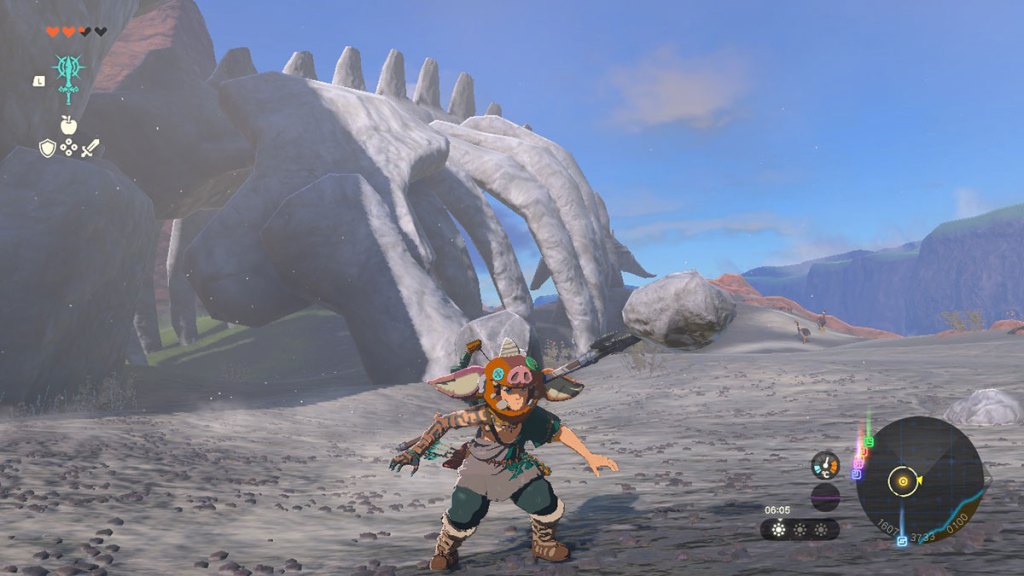Open the circular minimap
The height and width of the screenshot is (576, 1024).
pos(919,480)
